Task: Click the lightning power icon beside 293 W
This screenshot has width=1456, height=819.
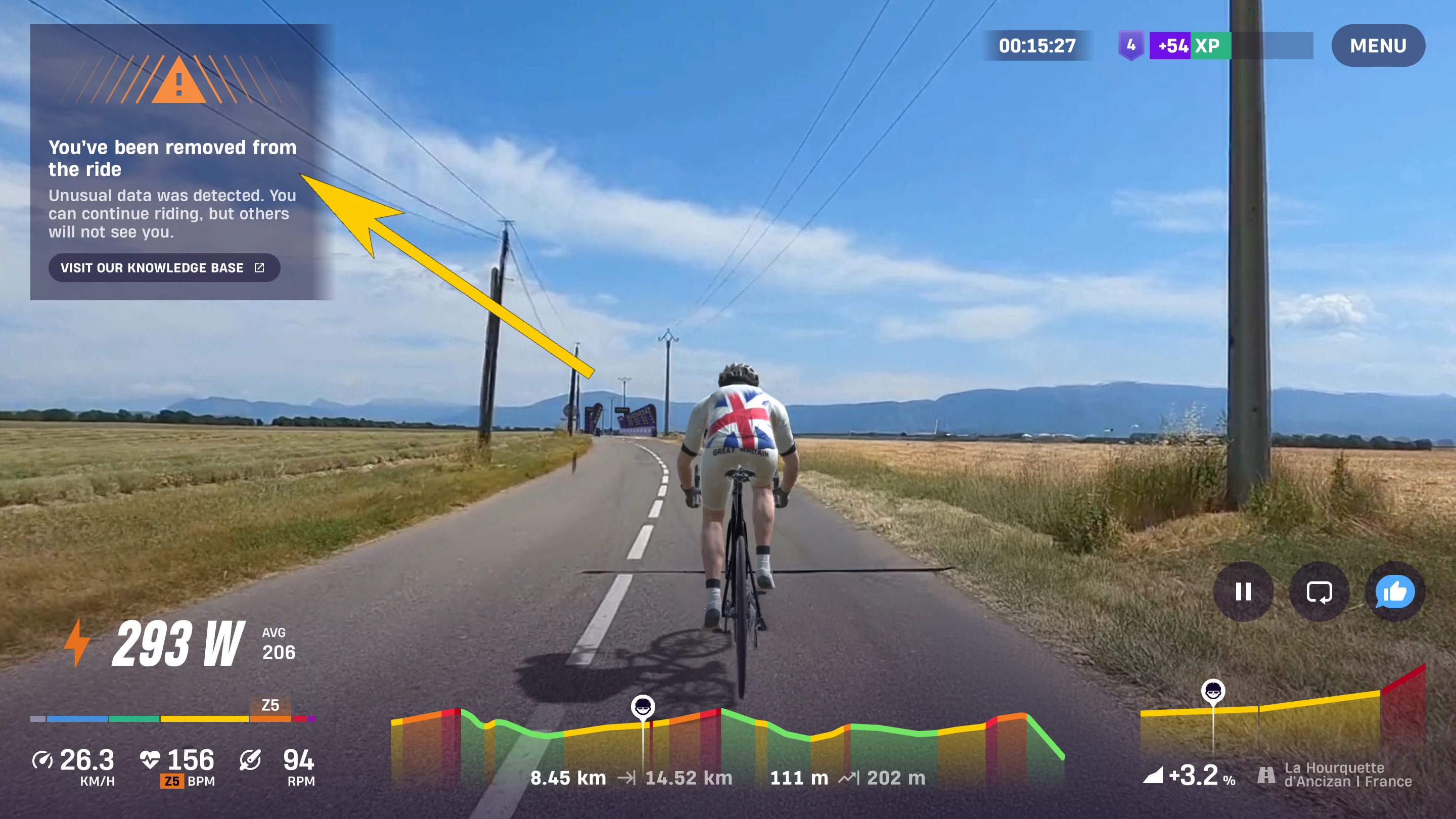Action: point(77,646)
